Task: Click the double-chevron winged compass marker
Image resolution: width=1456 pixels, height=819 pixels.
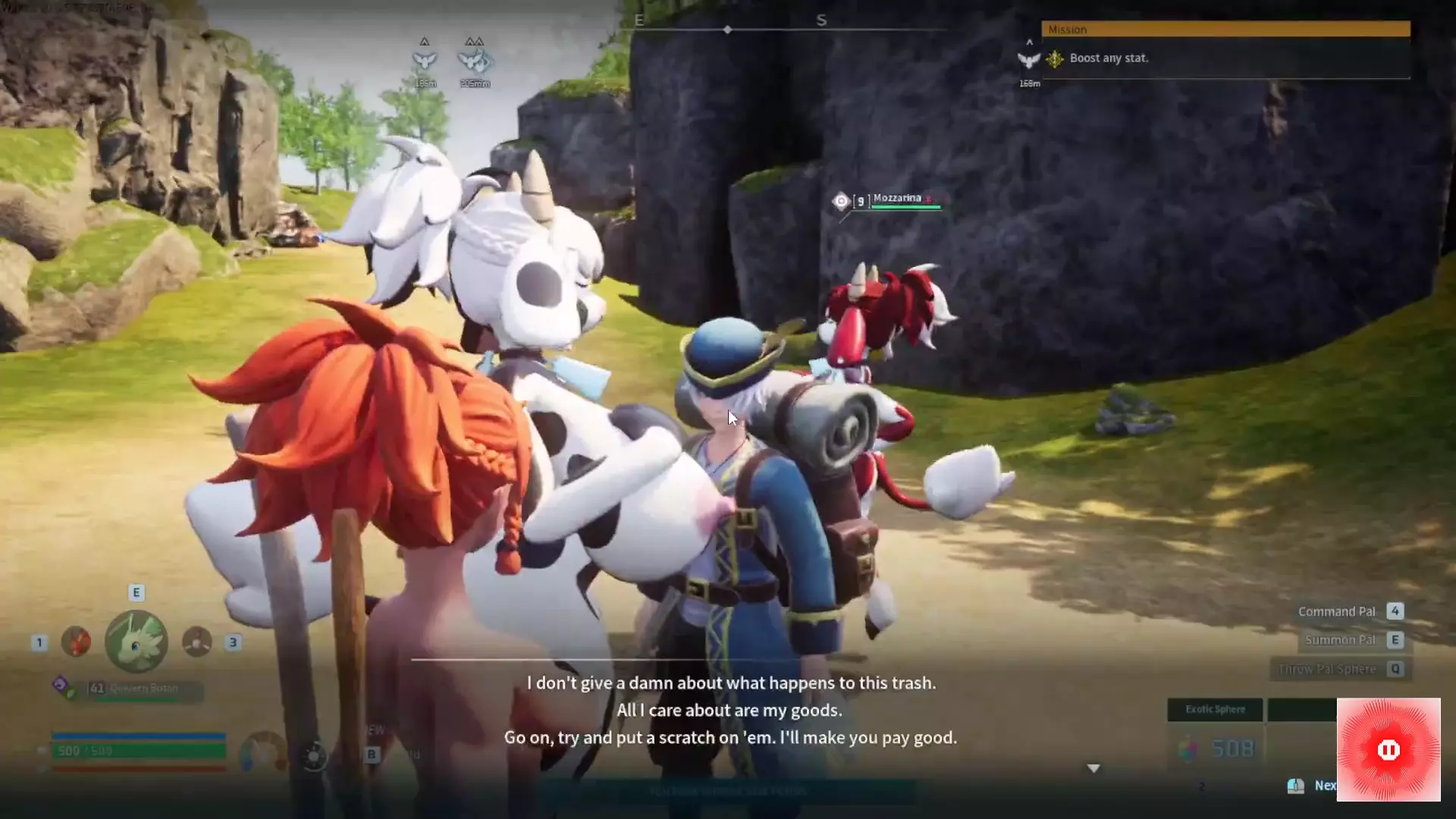Action: coord(475,59)
